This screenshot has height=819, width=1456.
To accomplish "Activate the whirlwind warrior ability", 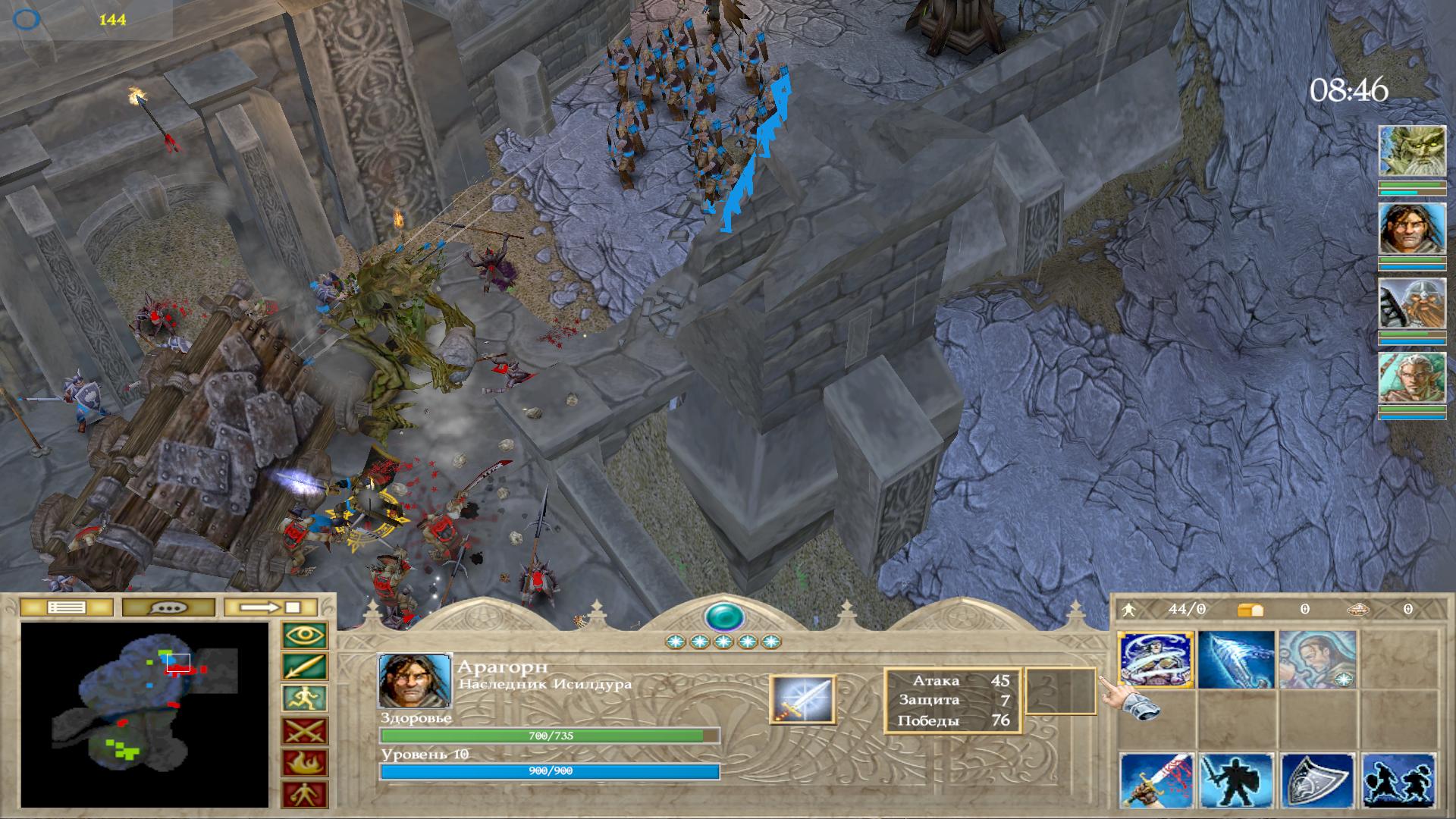I will click(1156, 660).
